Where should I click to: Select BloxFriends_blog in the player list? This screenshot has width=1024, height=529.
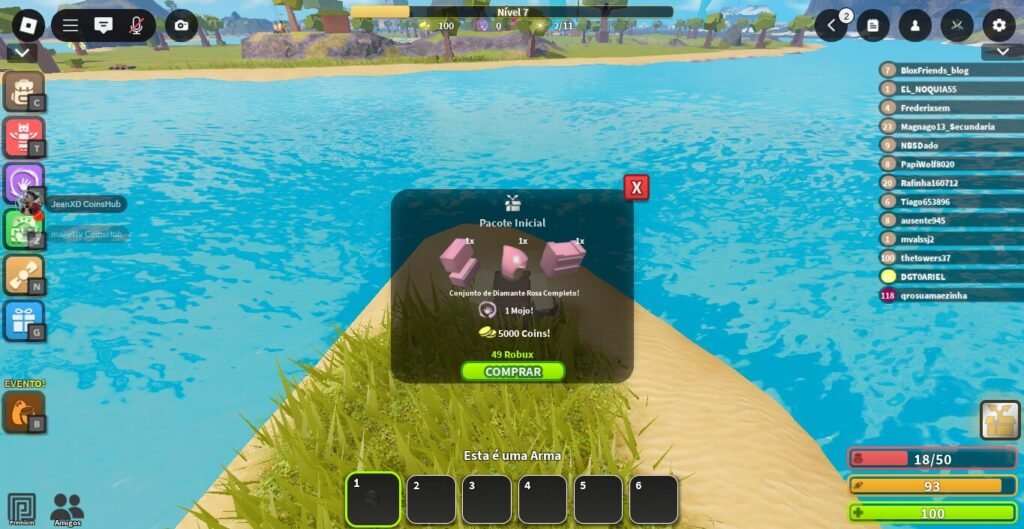point(934,70)
